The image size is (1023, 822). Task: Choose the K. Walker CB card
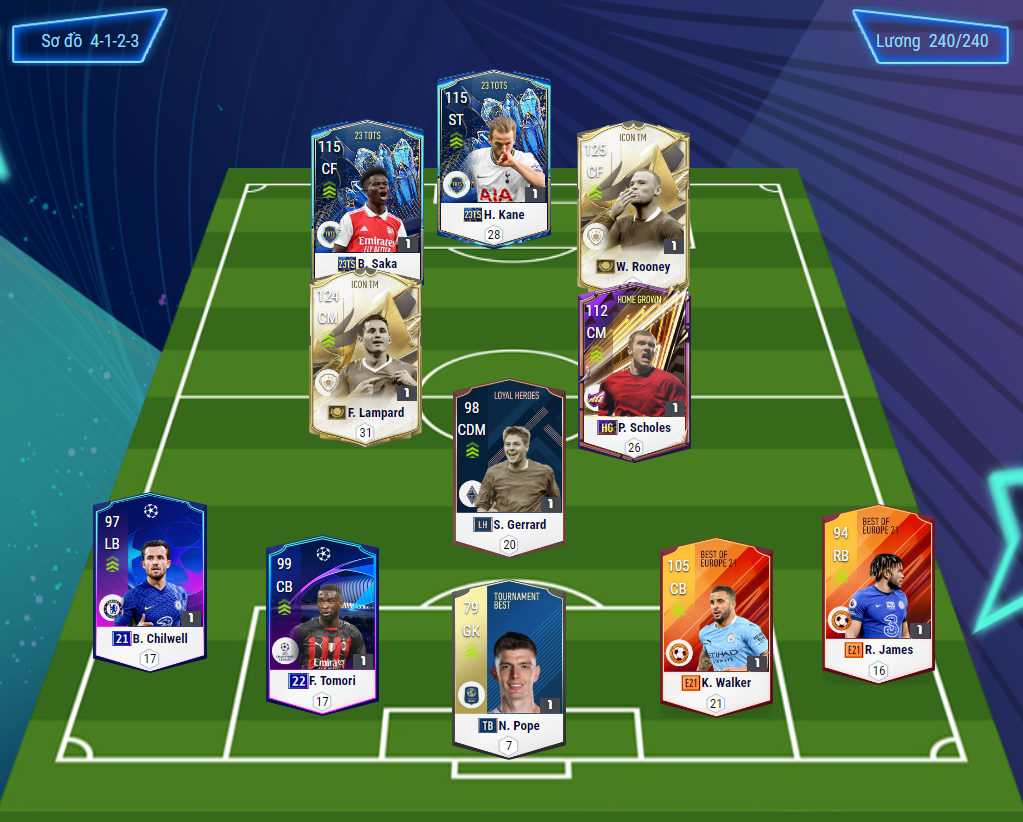[715, 625]
